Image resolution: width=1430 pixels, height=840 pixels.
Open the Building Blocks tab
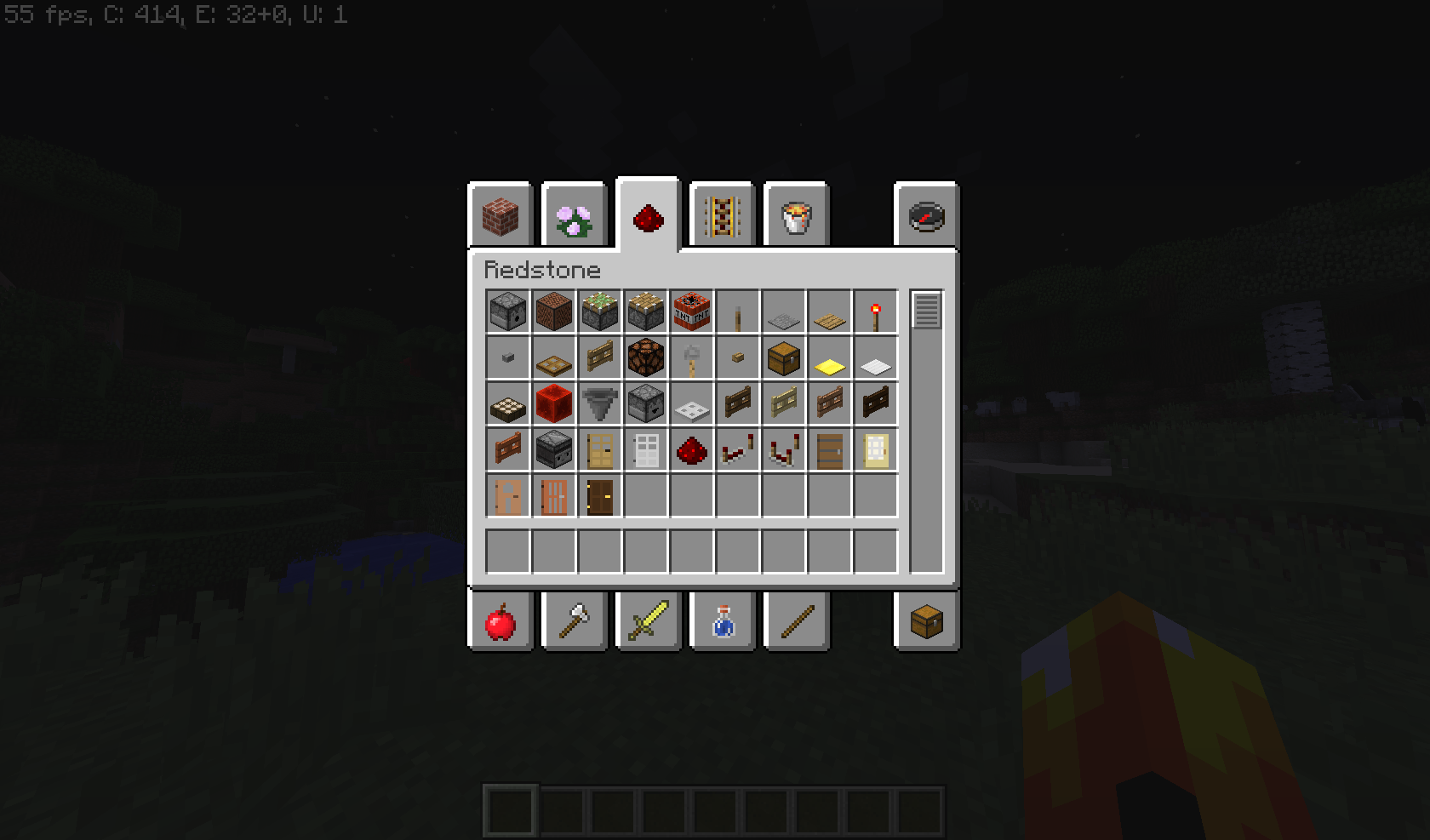click(500, 215)
